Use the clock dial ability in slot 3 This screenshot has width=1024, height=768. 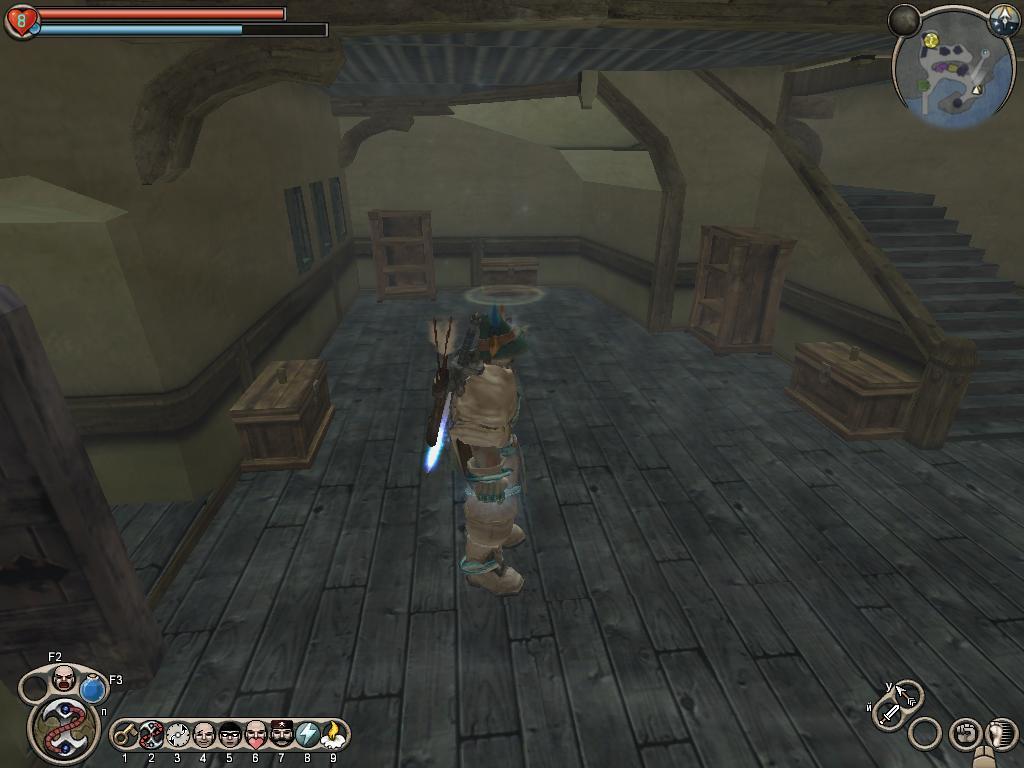click(x=177, y=735)
